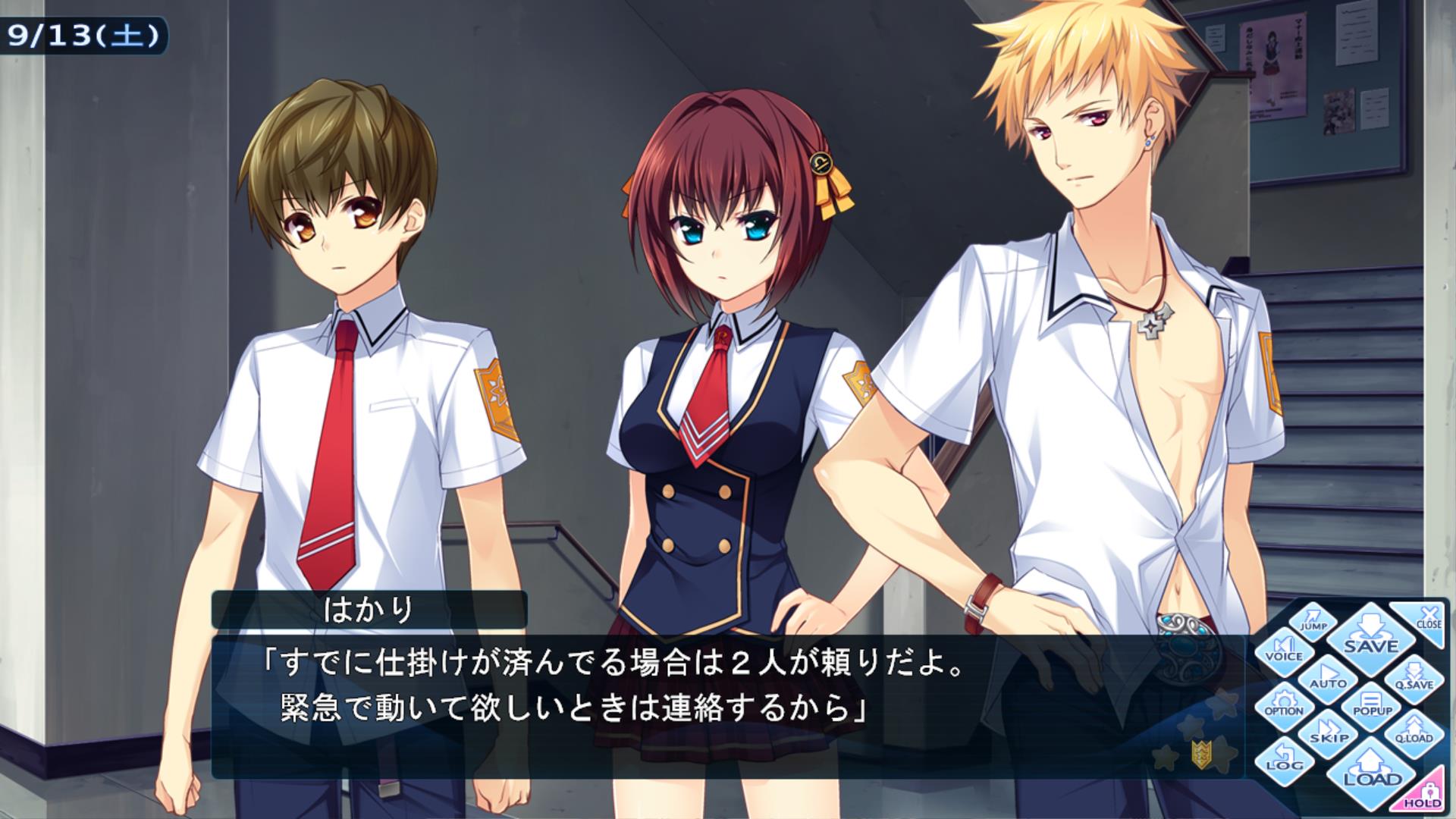Activate the JUMP button
Image resolution: width=1456 pixels, height=819 pixels.
[1313, 621]
